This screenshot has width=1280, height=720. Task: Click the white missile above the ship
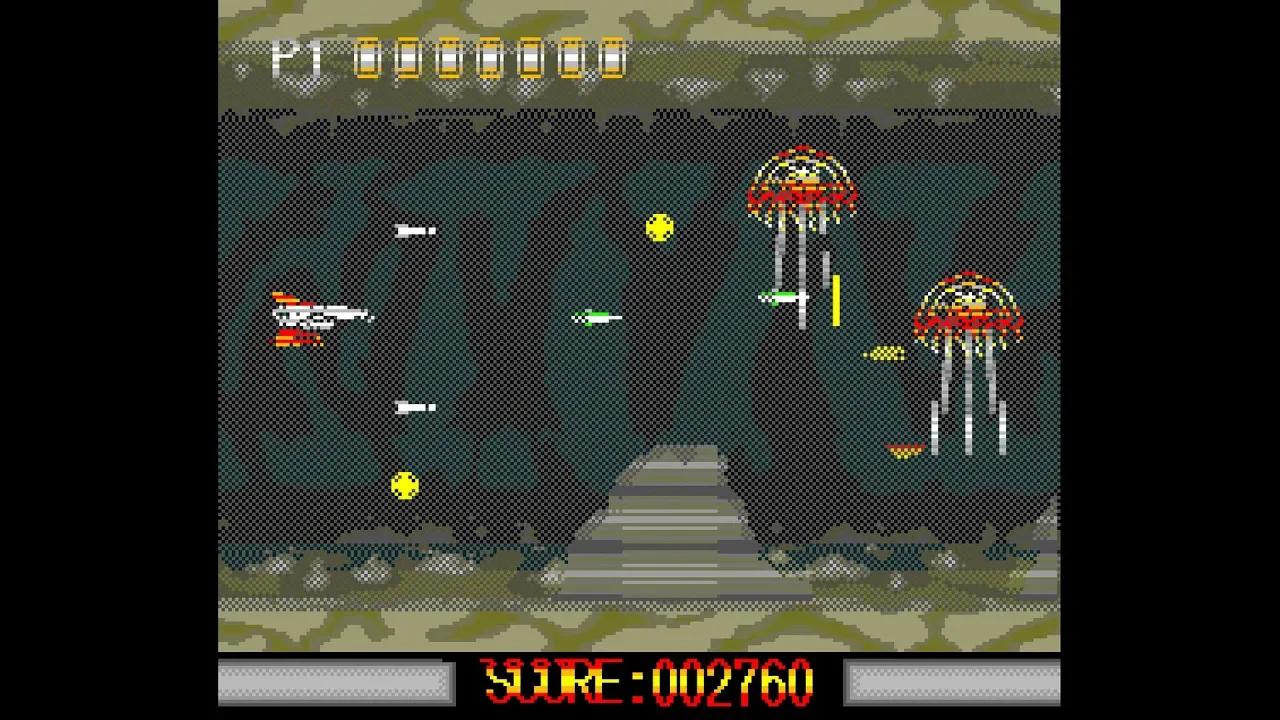(415, 230)
